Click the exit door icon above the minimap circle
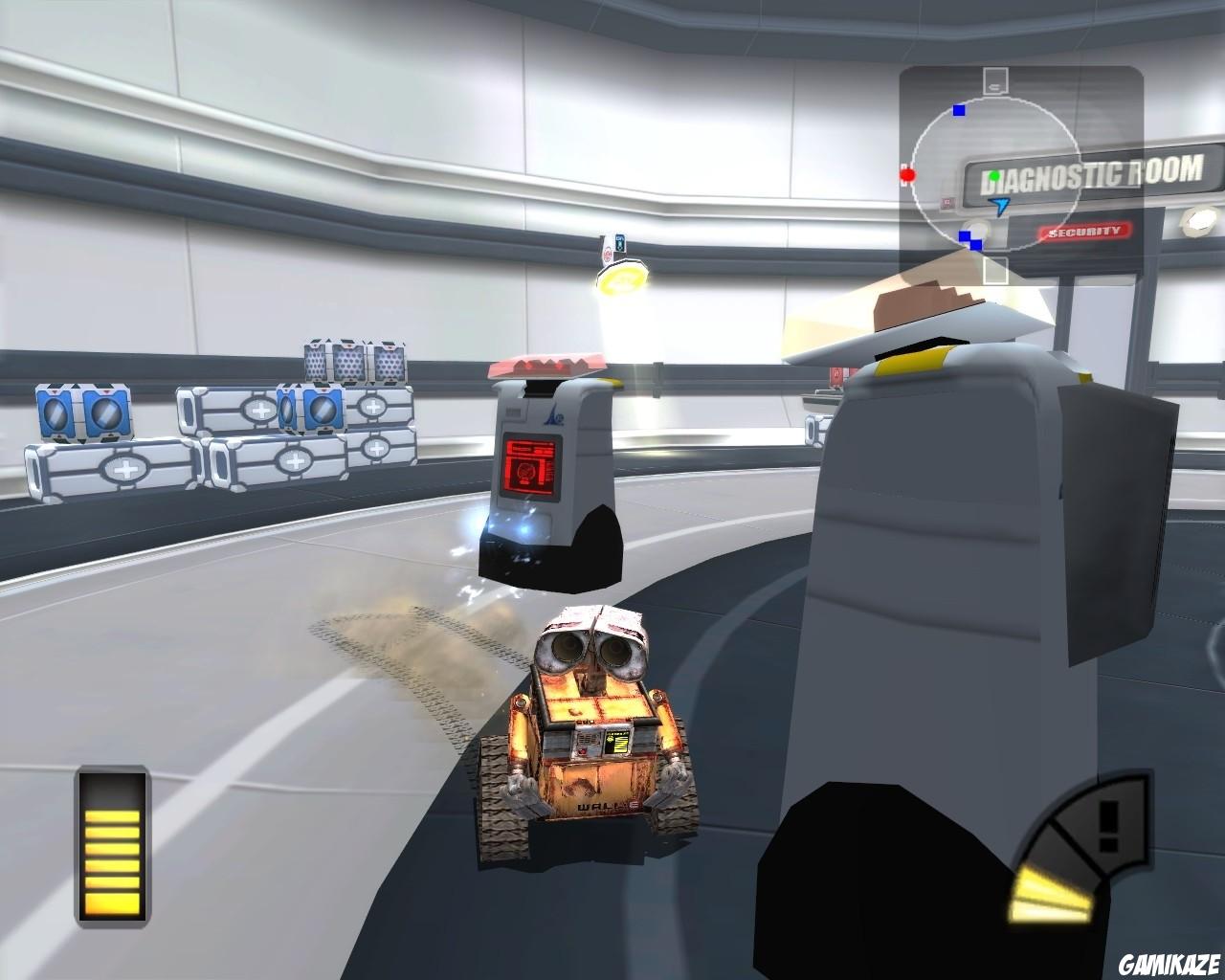Viewport: 1225px width, 980px height. [995, 81]
